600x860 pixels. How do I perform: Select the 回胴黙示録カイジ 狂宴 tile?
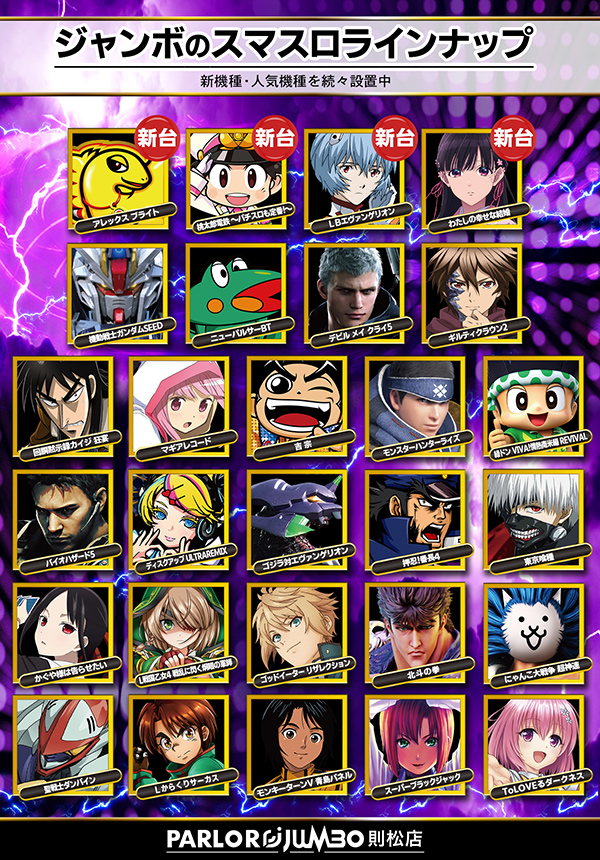62,402
